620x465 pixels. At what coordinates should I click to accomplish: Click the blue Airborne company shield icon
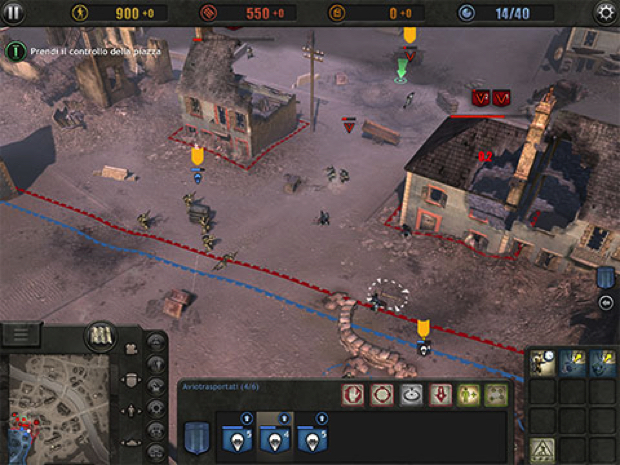[198, 437]
